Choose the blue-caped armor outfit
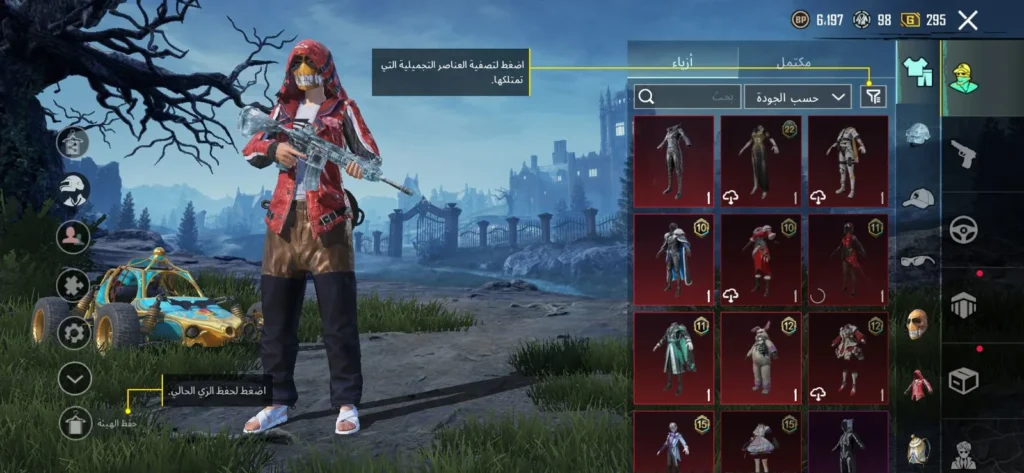1024x473 pixels. point(674,259)
